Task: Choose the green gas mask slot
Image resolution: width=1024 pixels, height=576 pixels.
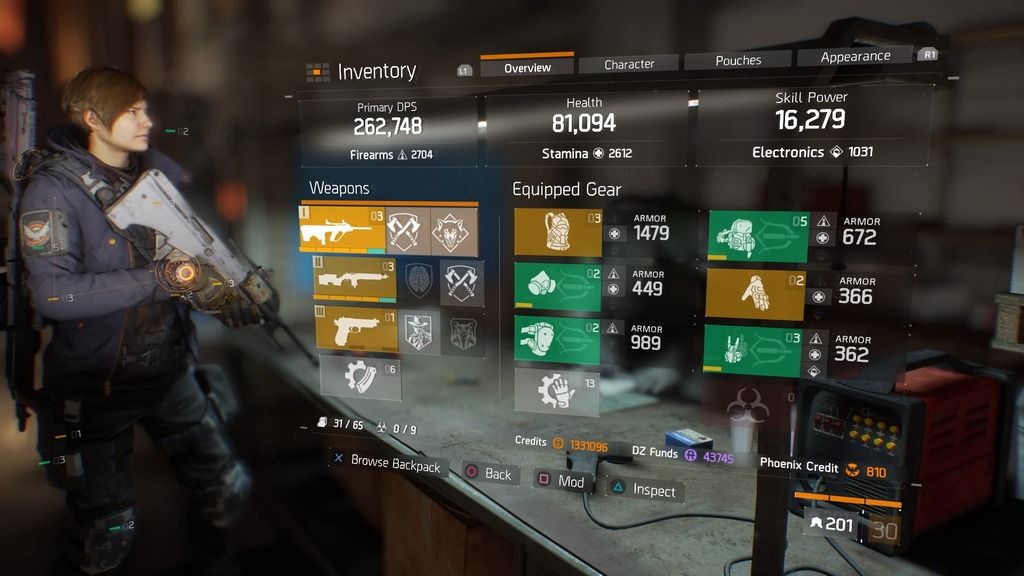Action: tap(558, 286)
